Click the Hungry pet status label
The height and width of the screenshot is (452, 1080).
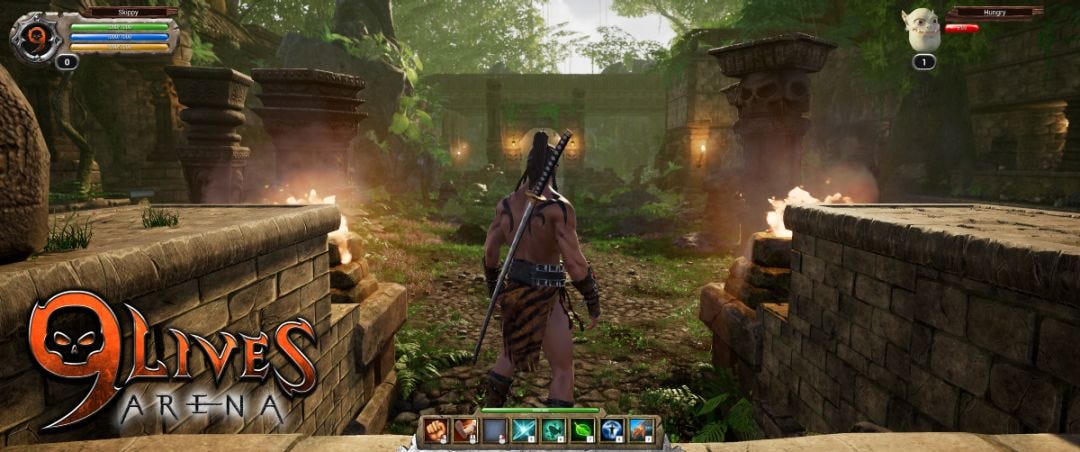(x=994, y=13)
